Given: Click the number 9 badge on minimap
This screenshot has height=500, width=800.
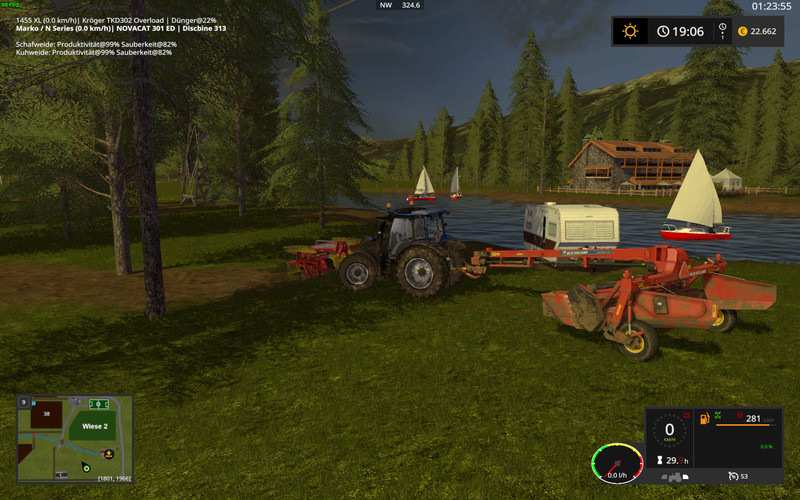Looking at the screenshot, I should click(23, 401).
